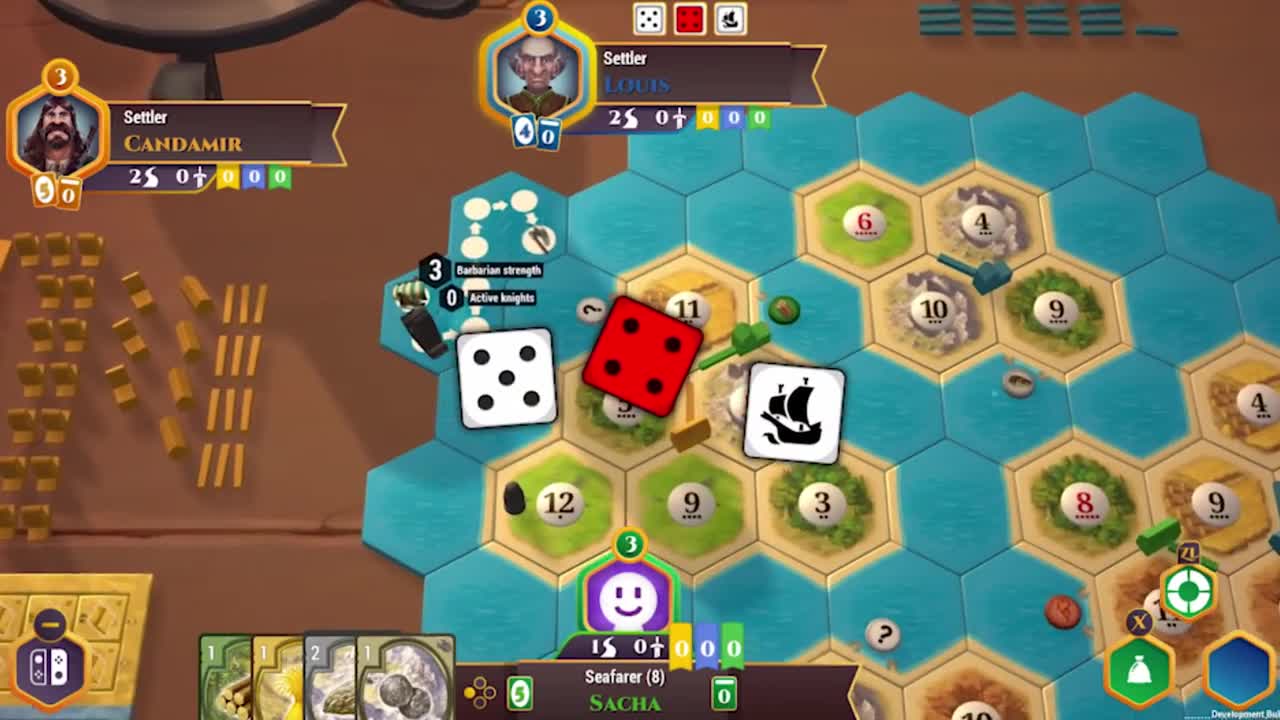Activate the green crosshair target button
This screenshot has width=1280, height=720.
pyautogui.click(x=1188, y=592)
